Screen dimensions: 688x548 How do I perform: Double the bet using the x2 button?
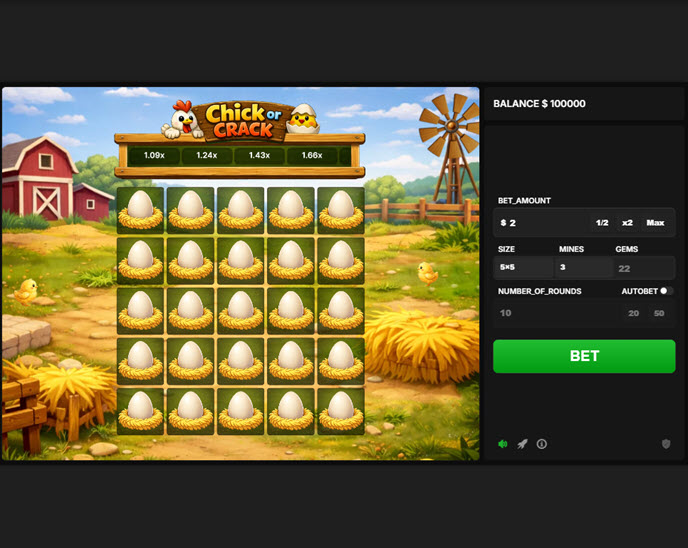627,223
